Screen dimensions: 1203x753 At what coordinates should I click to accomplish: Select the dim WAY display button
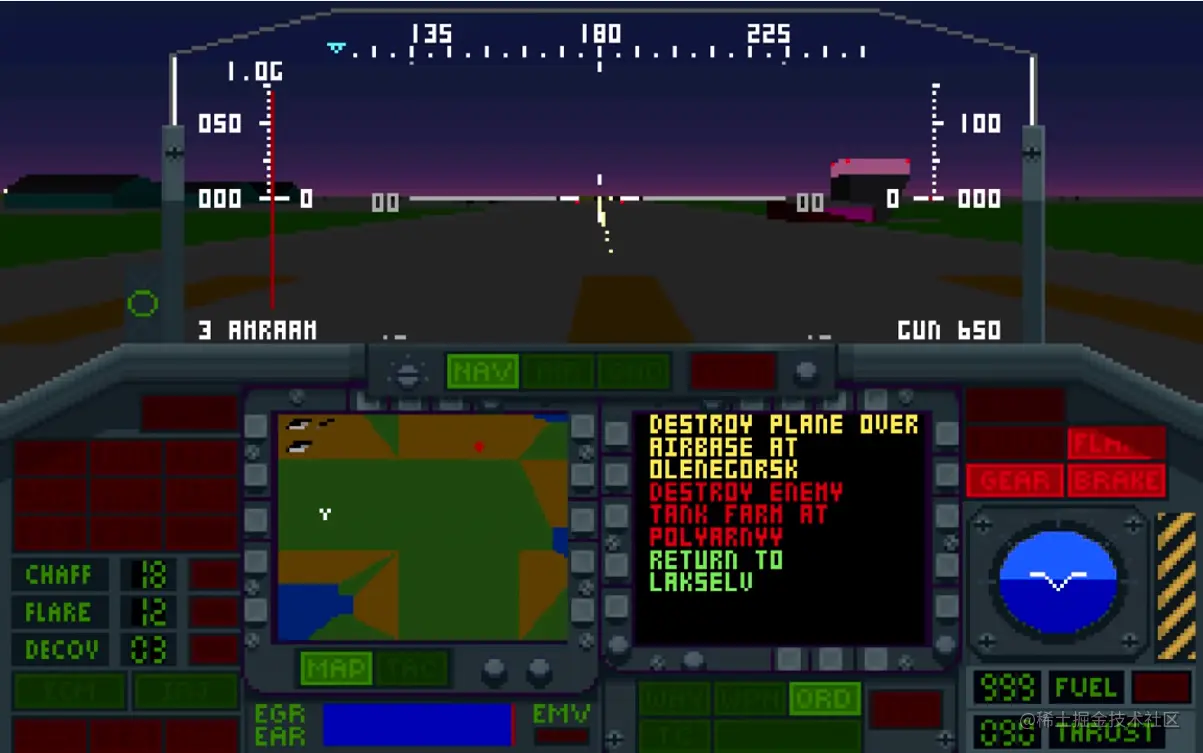coord(674,699)
